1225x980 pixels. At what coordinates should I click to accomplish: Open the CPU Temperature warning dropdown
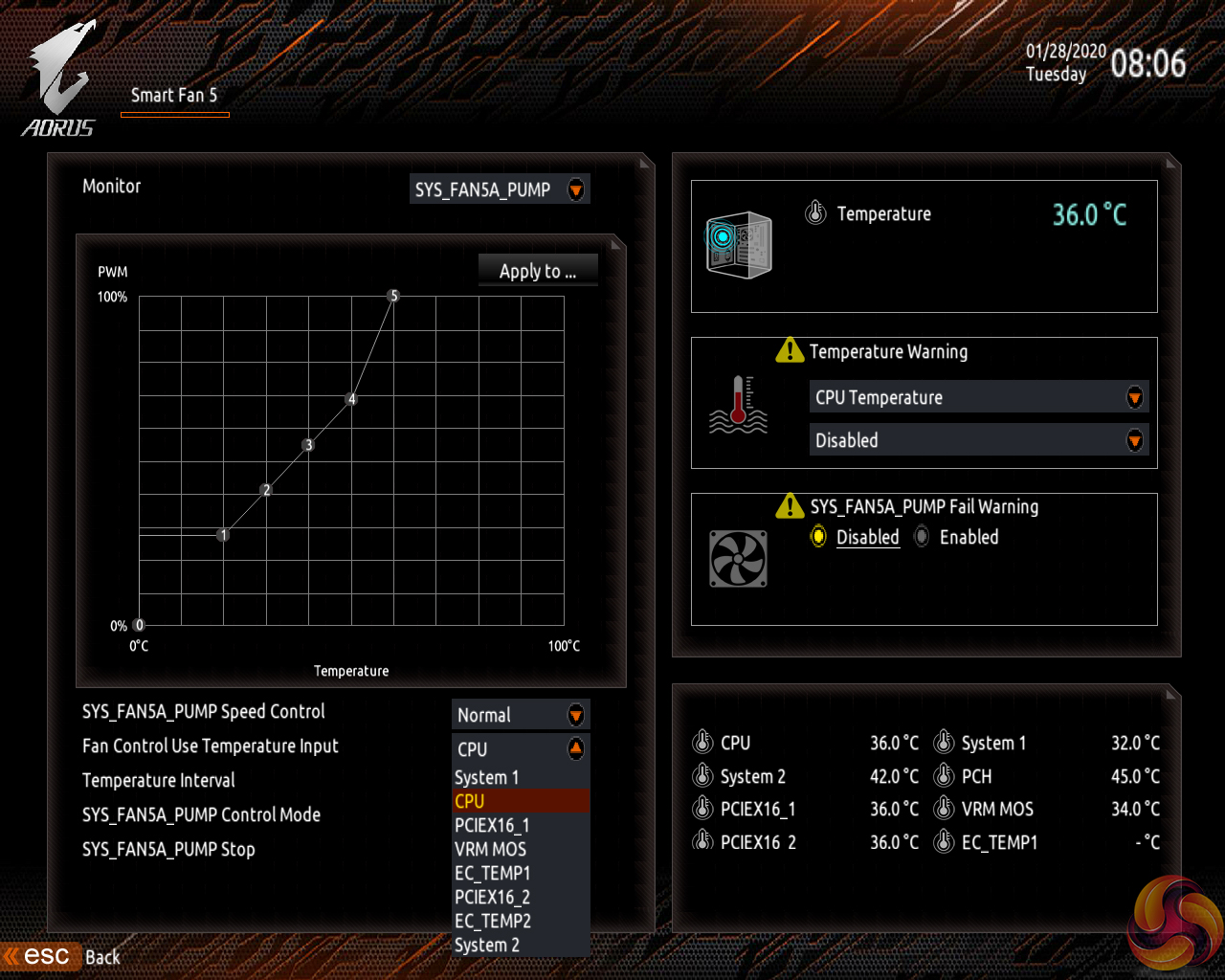(x=978, y=397)
